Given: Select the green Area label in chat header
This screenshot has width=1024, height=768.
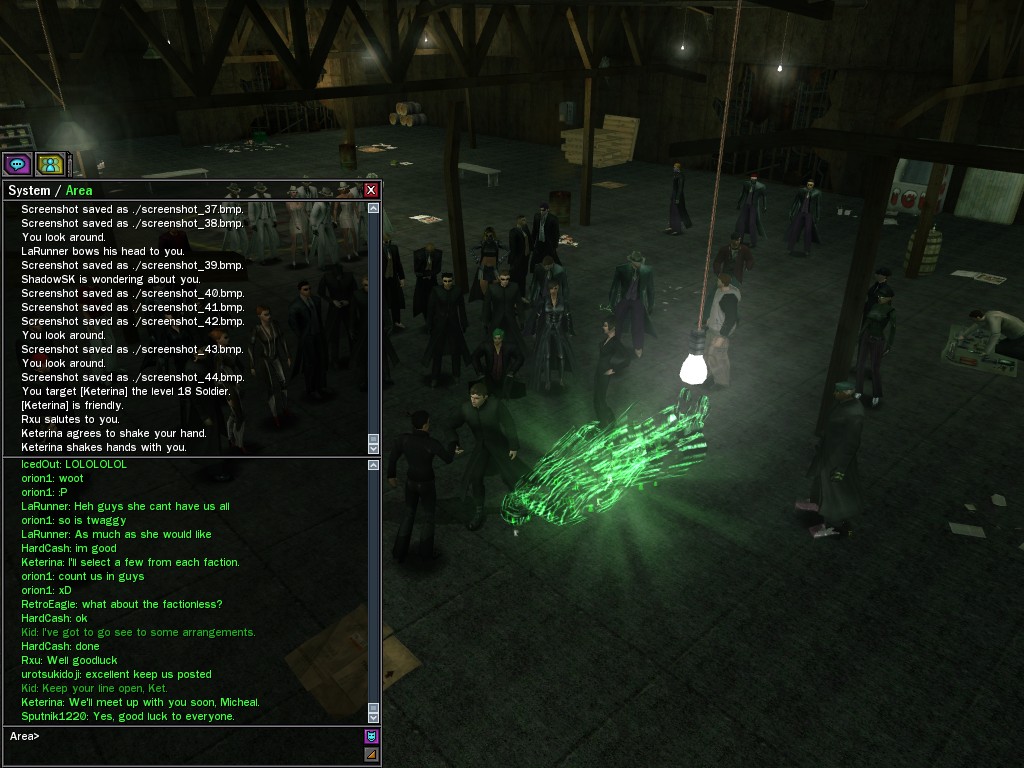Looking at the screenshot, I should click(x=79, y=190).
